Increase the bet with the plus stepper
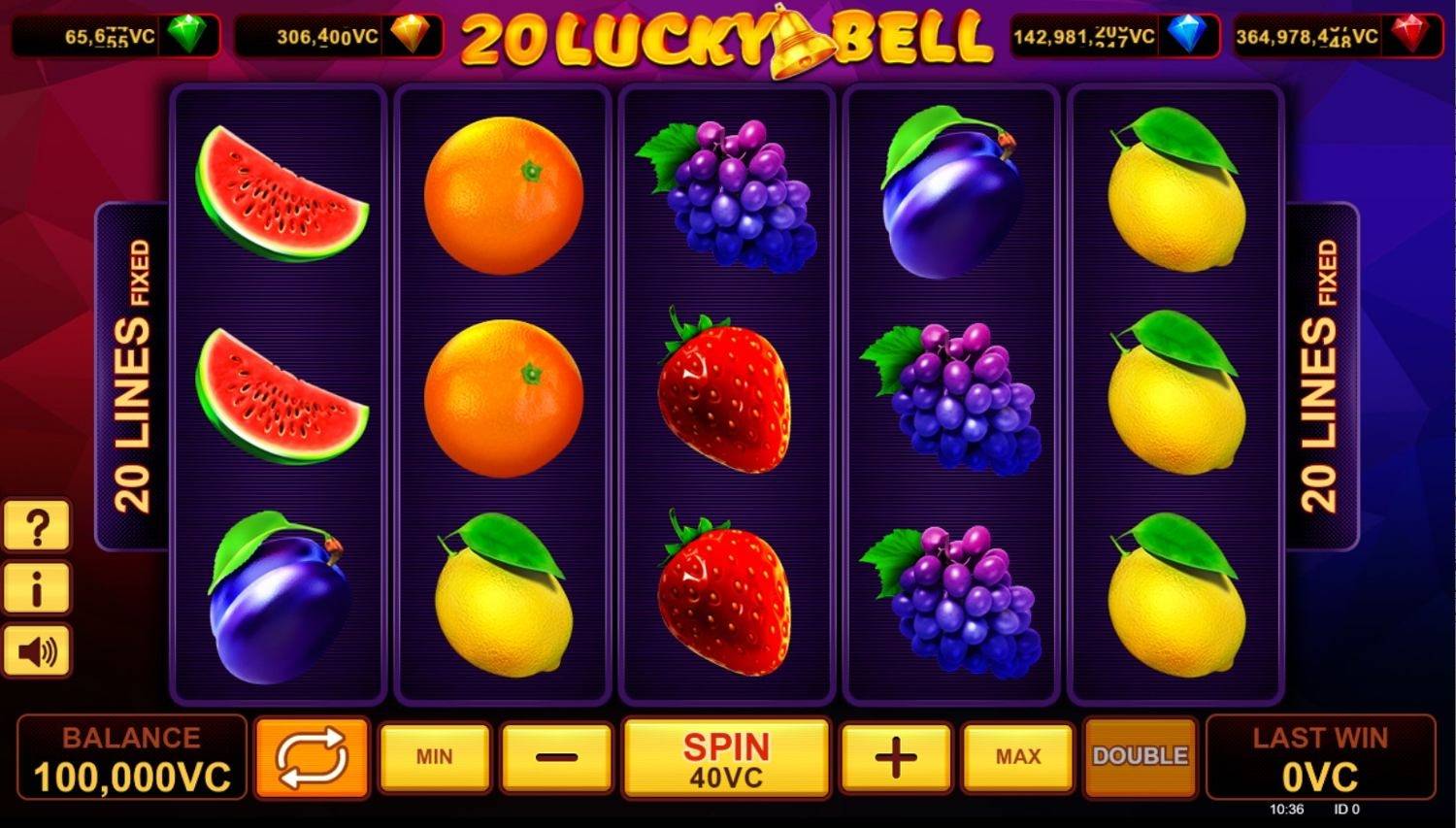Image resolution: width=1456 pixels, height=828 pixels. [x=893, y=757]
